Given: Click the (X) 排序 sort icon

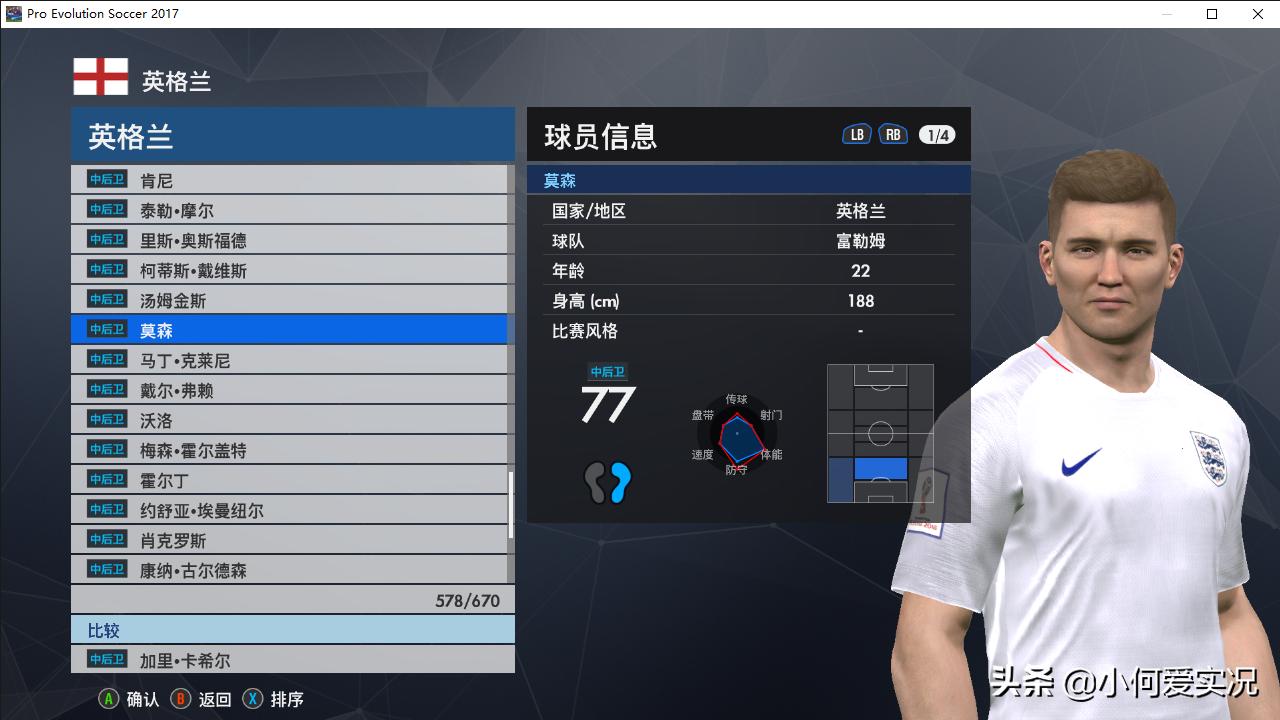Looking at the screenshot, I should (252, 699).
